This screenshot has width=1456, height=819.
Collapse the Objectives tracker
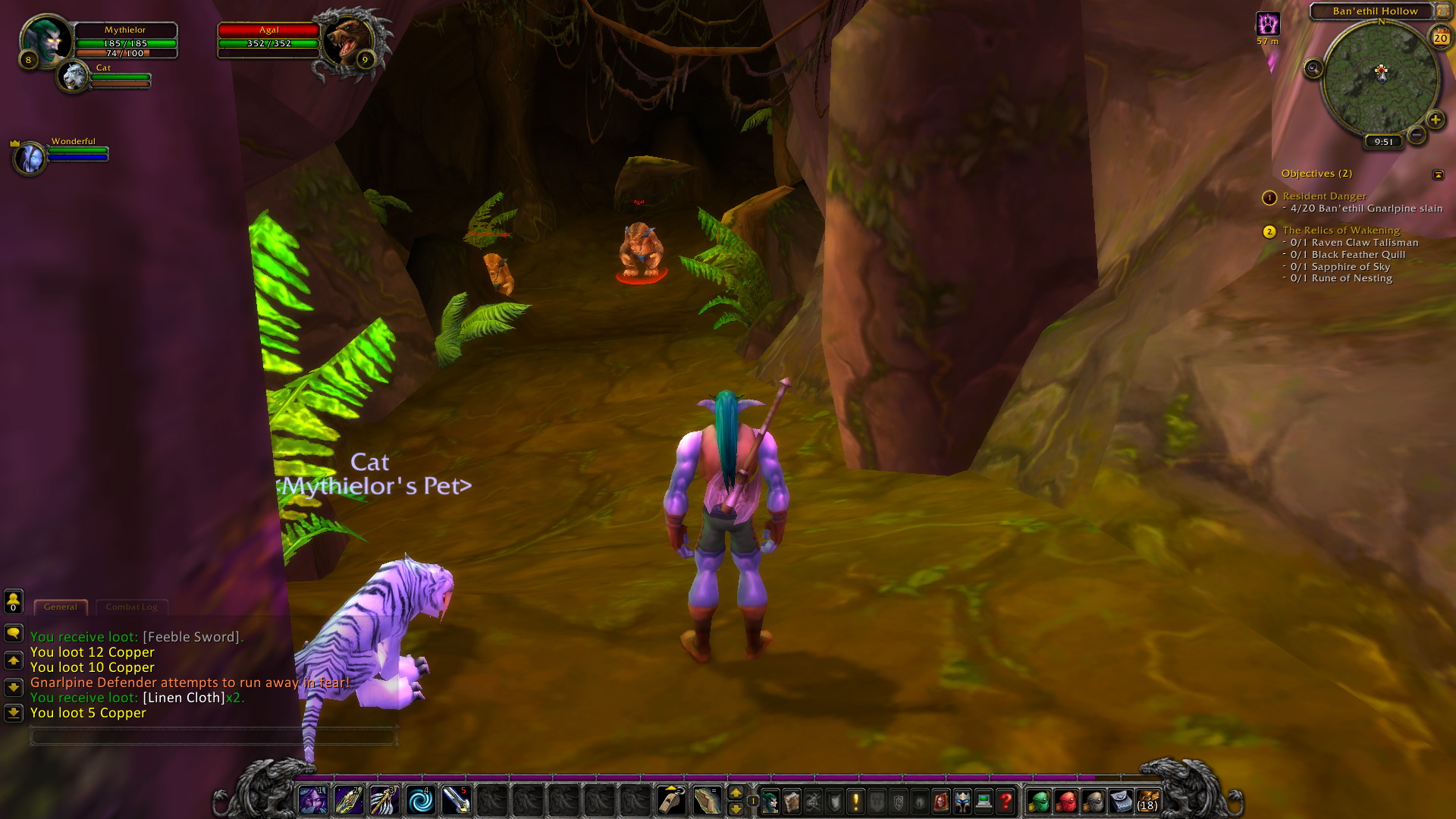pos(1438,174)
